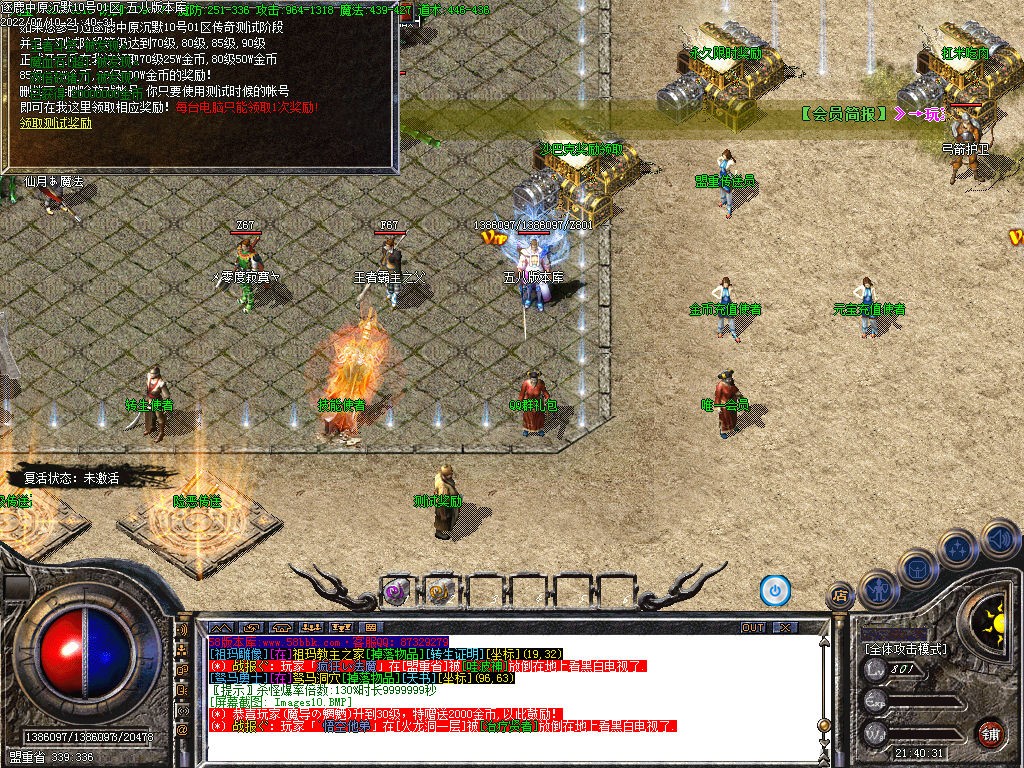Click the first mountain-shaped chat toolbar button
Image resolution: width=1024 pixels, height=768 pixels.
pos(219,627)
